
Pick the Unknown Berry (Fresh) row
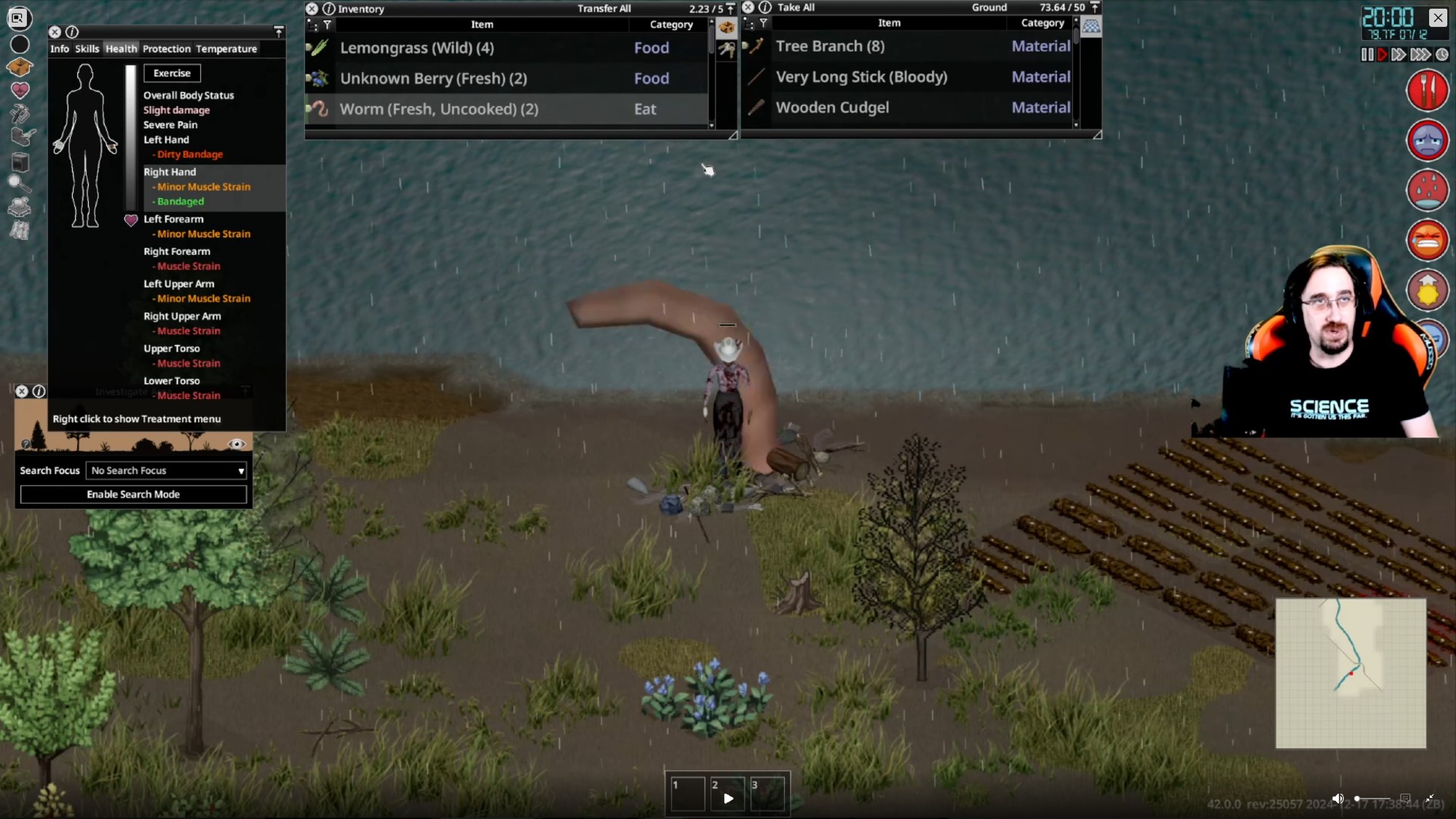tap(433, 79)
